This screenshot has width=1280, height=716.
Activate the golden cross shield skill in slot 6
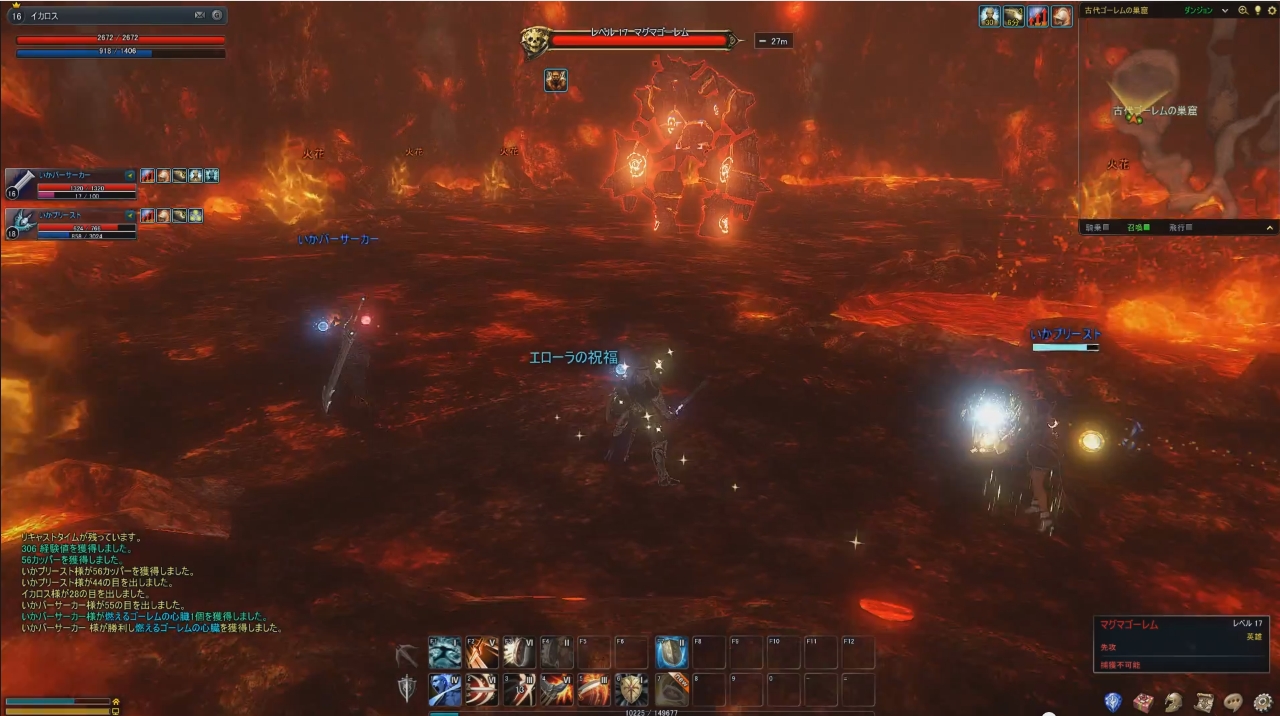point(631,690)
